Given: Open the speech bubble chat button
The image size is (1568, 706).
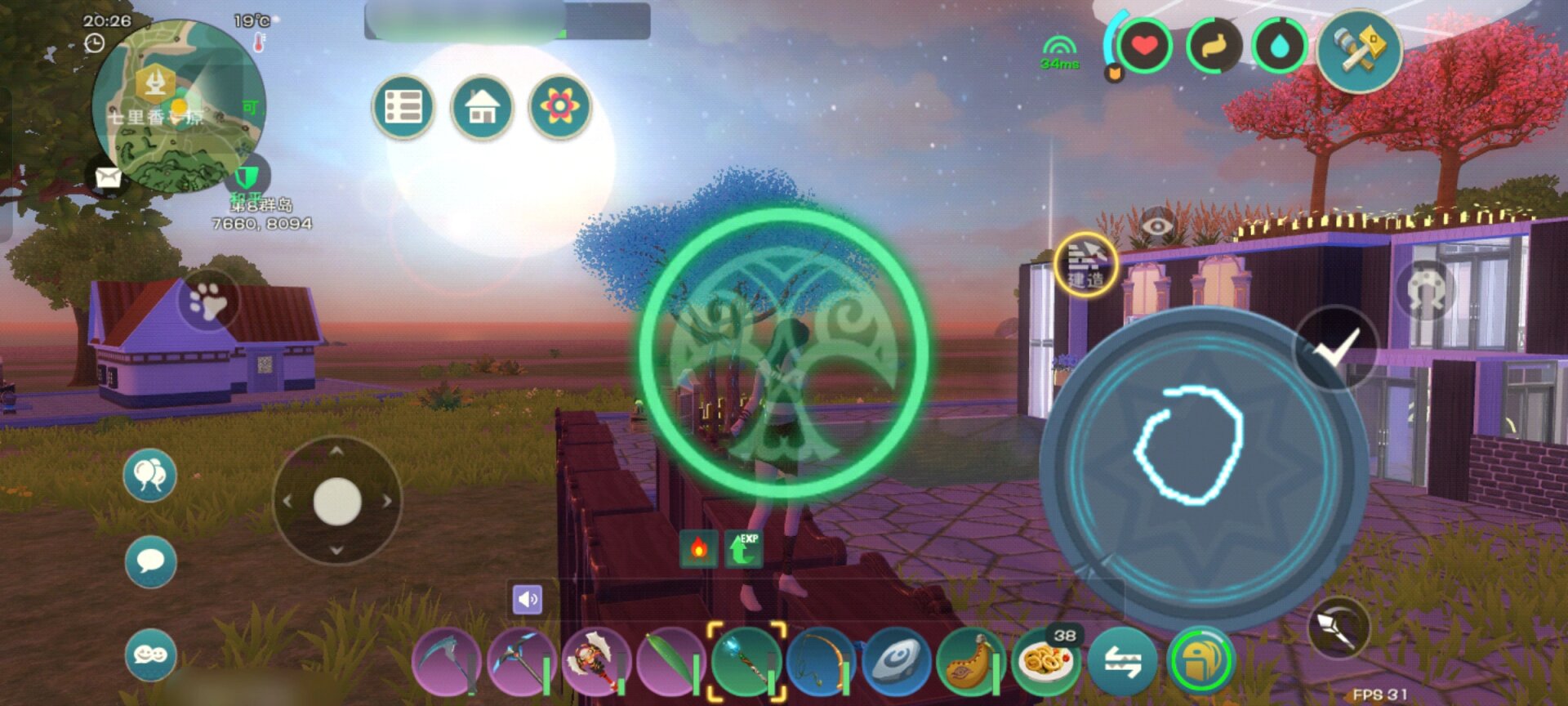Looking at the screenshot, I should [x=150, y=561].
